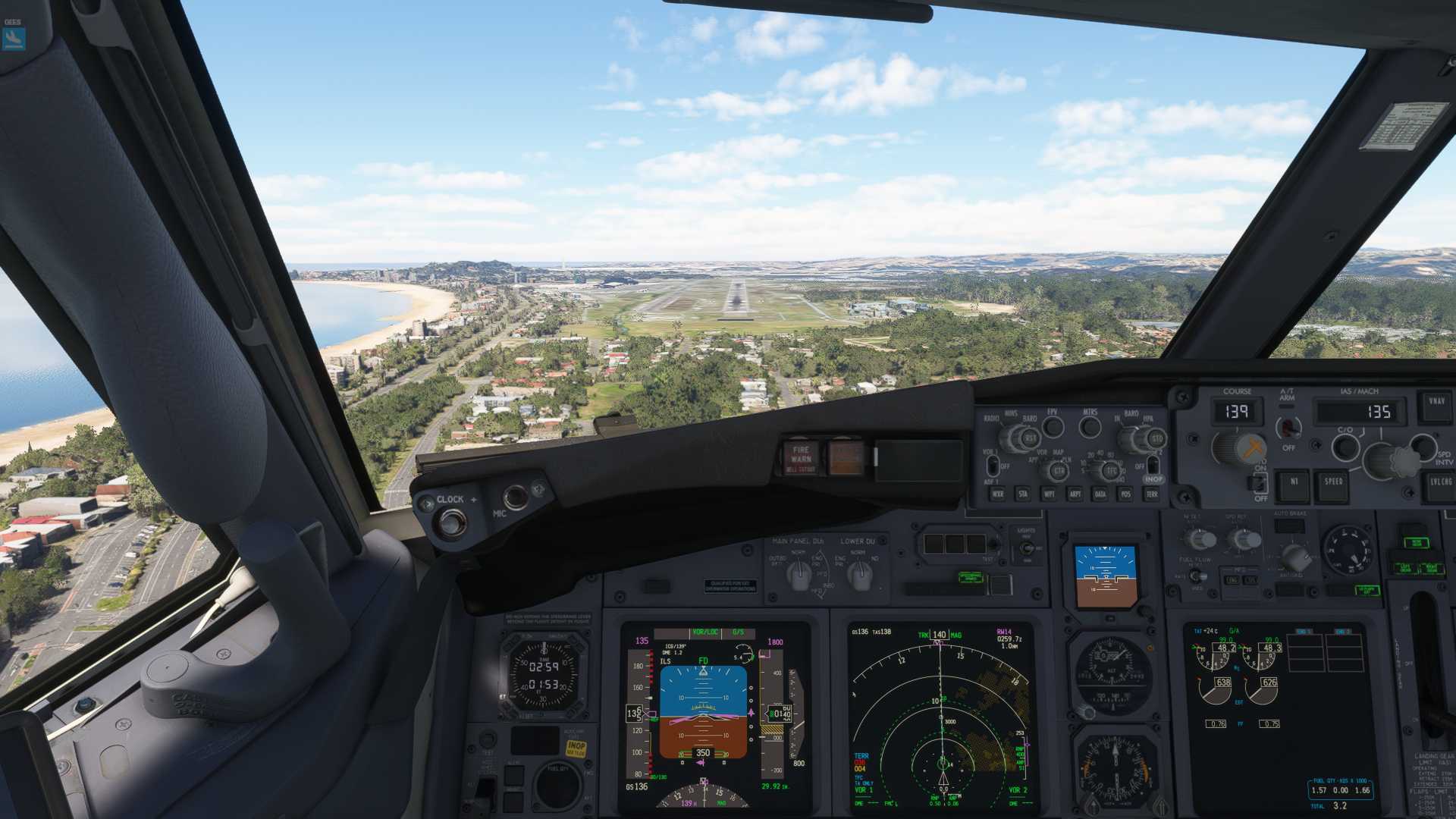Engage the LVL CHG mode button

[1440, 483]
